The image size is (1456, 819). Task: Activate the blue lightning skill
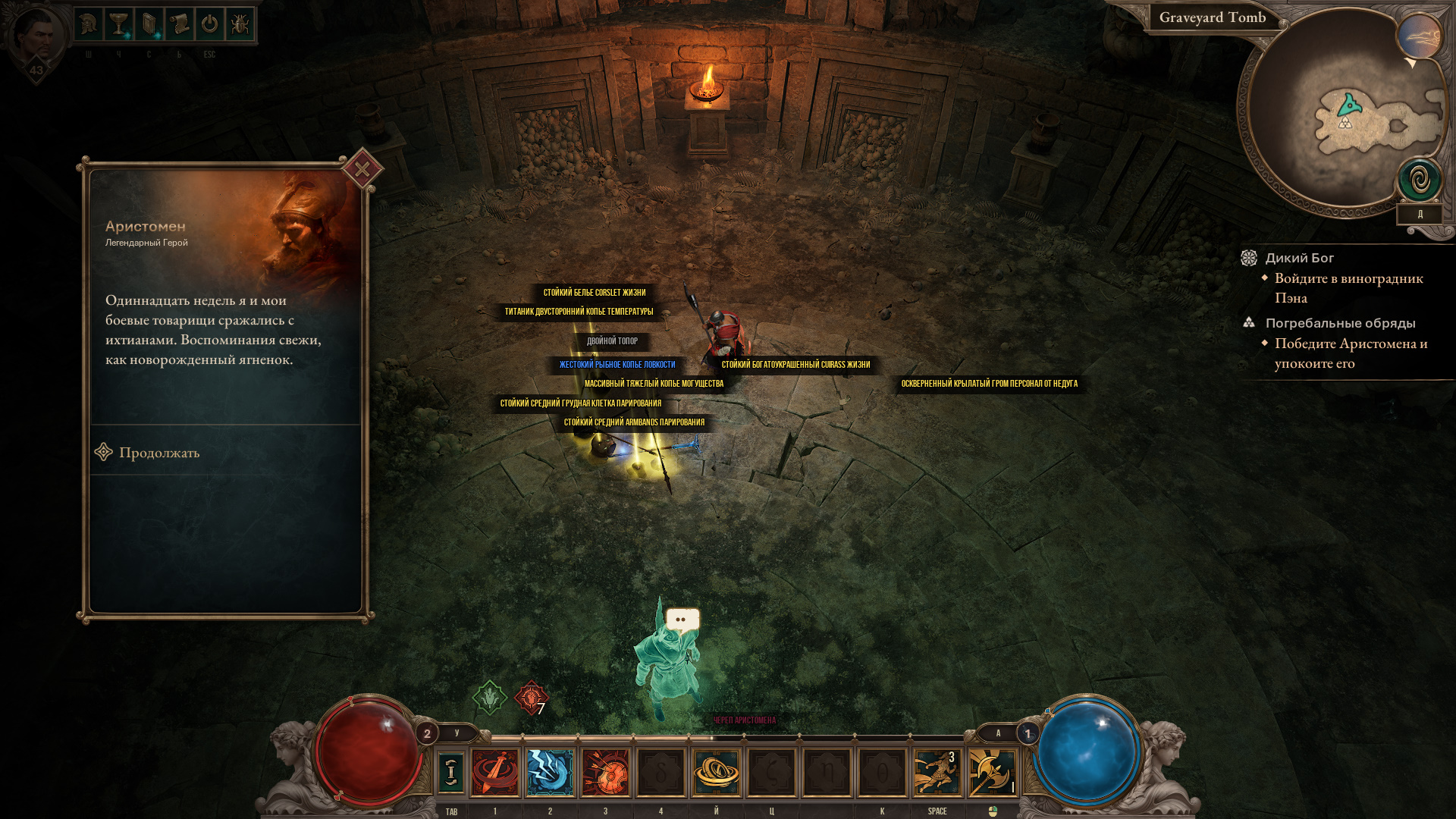point(551,772)
